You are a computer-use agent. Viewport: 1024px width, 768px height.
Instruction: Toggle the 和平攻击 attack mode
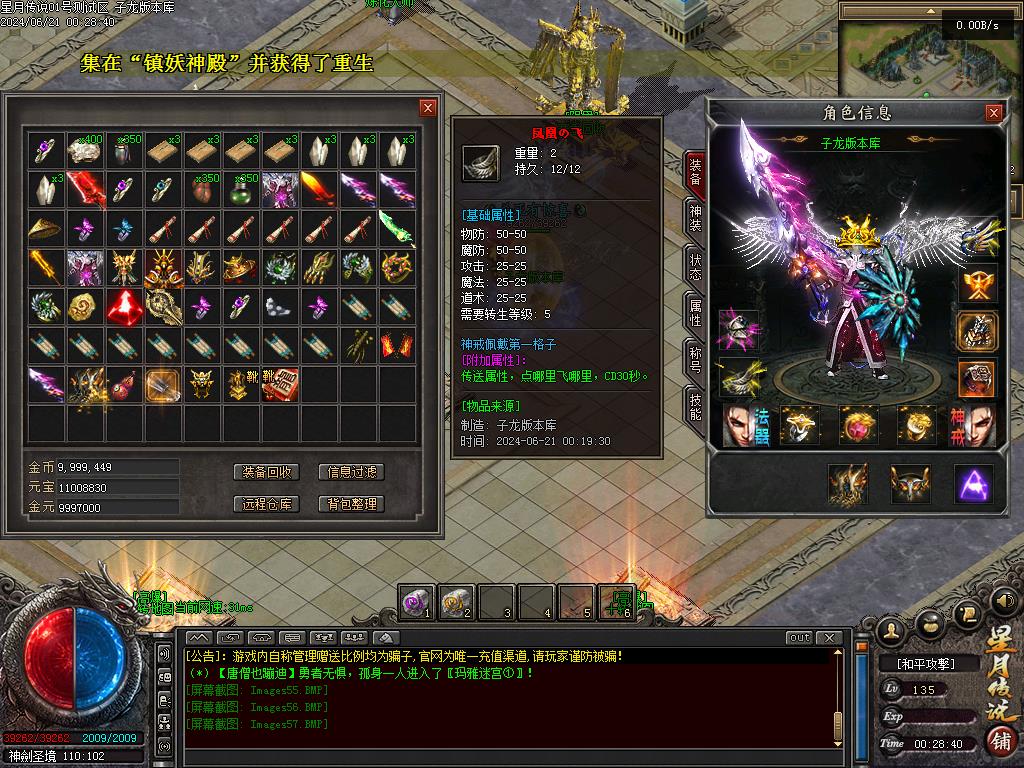(926, 663)
